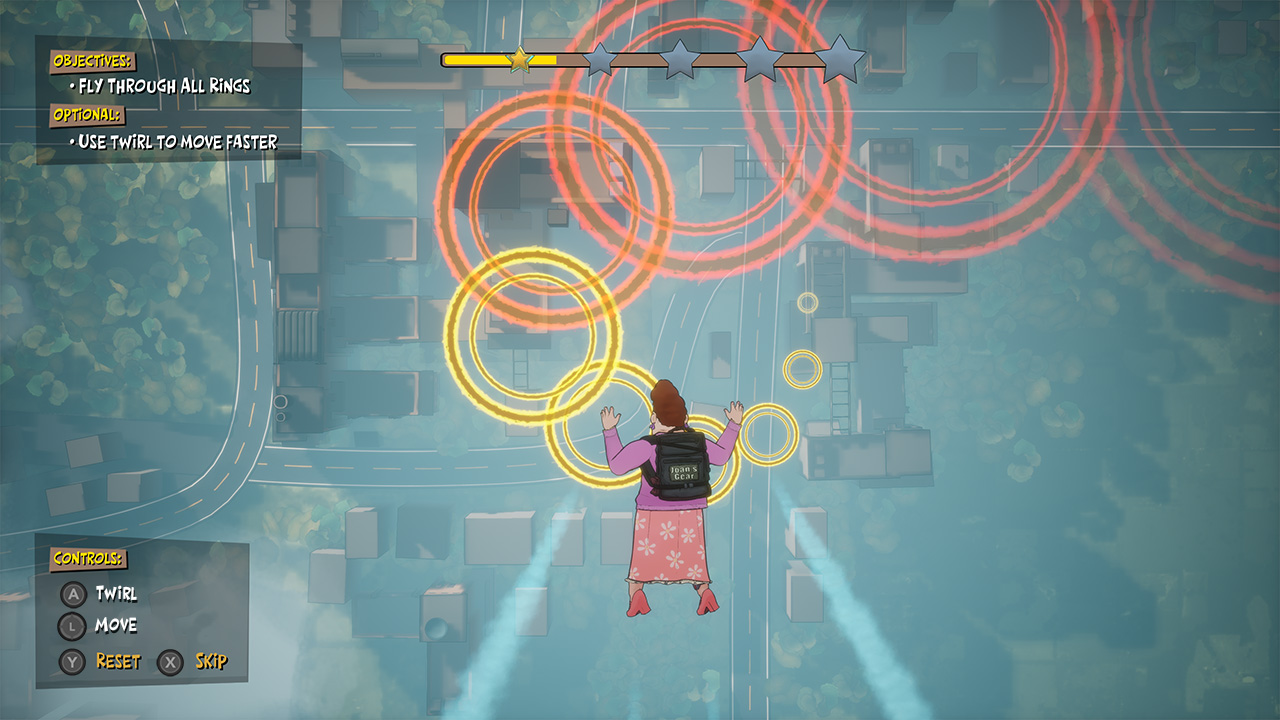1280x720 pixels.
Task: Click the middle star in the star bar
Action: click(679, 60)
